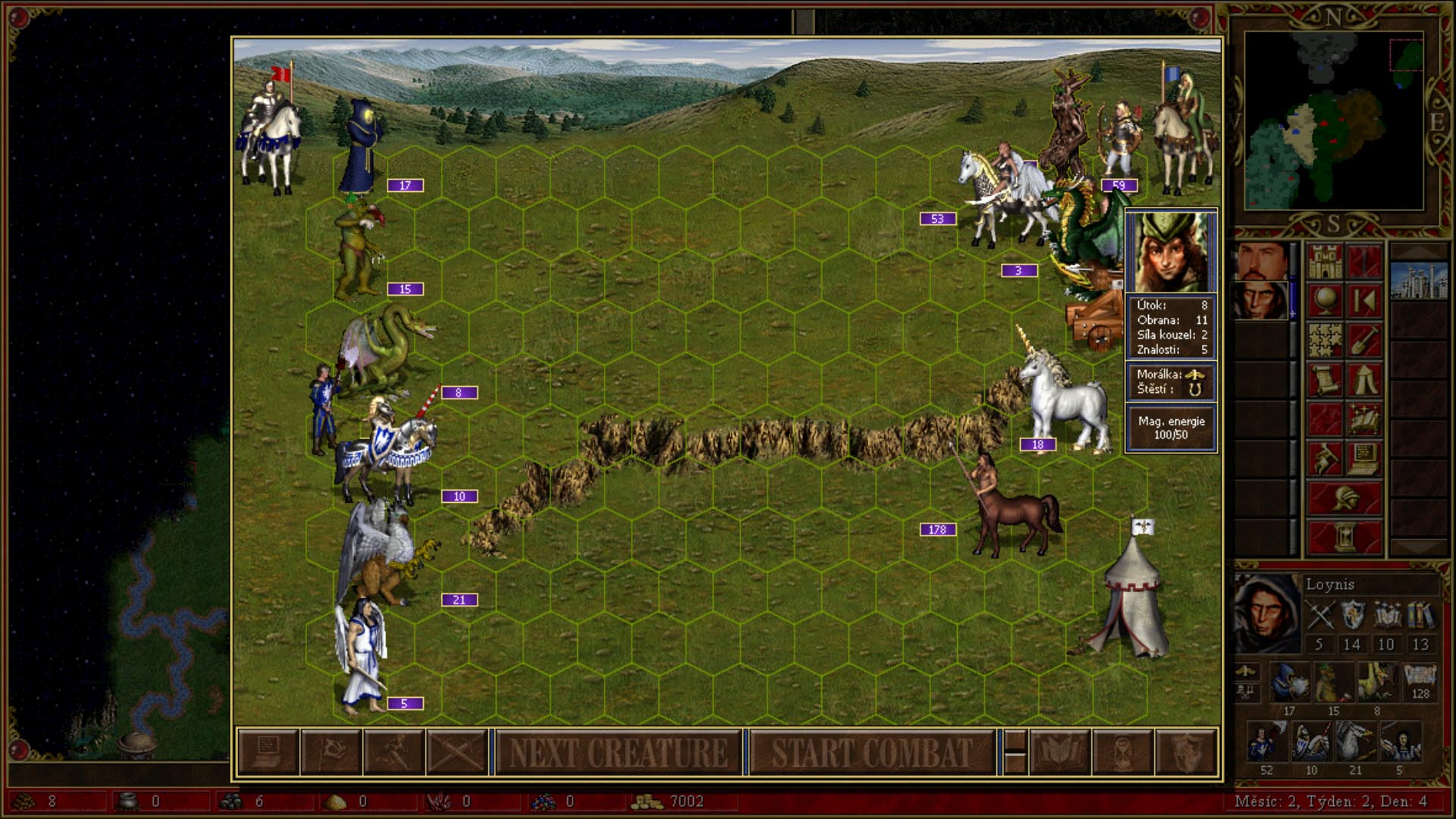Screen dimensions: 1456x819
Task: Select the Next Creature button
Action: 618,753
